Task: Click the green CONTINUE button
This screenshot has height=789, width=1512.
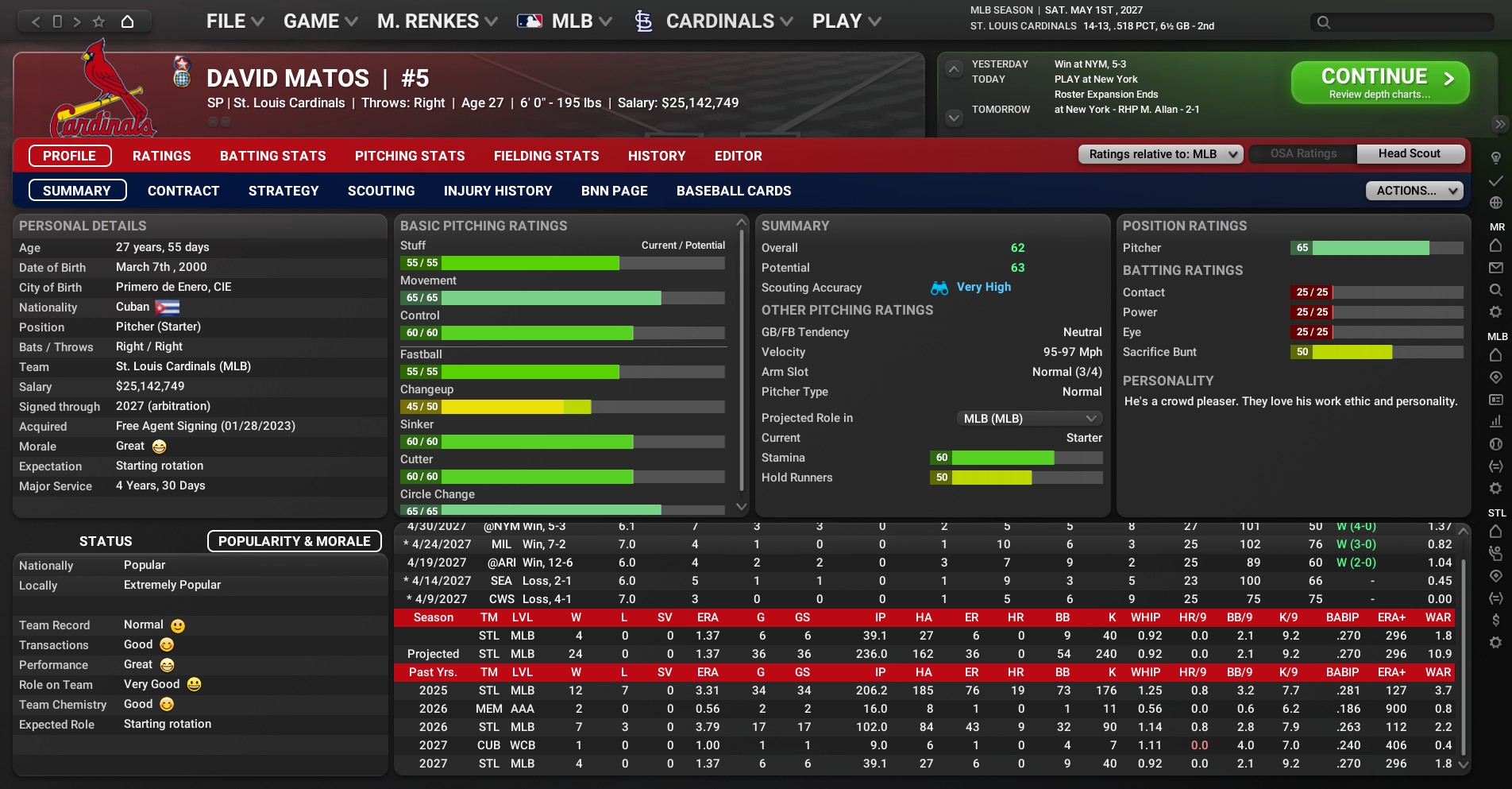Action: pyautogui.click(x=1379, y=83)
